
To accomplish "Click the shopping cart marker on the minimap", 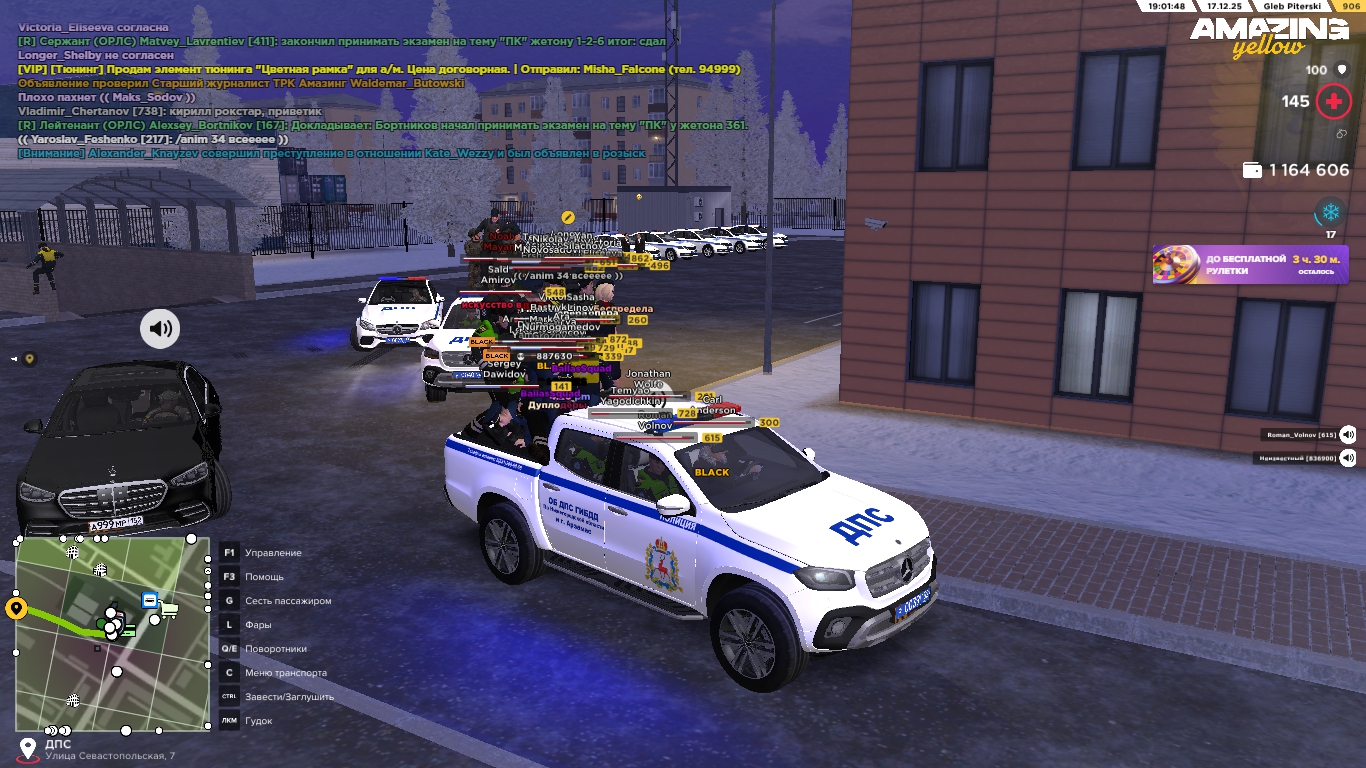I will (x=169, y=607).
